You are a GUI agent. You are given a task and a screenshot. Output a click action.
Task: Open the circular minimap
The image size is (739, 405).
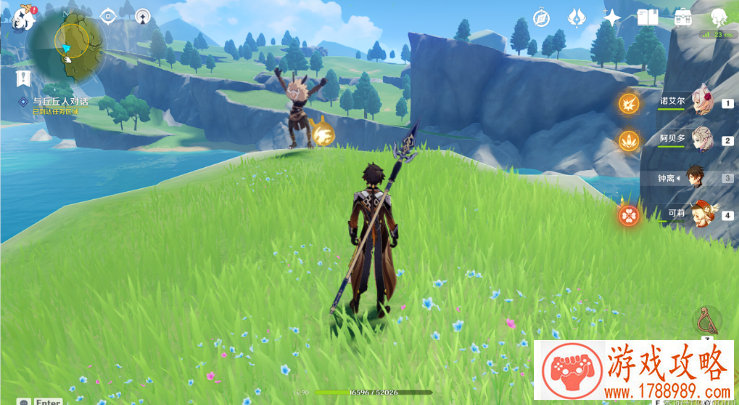66,46
